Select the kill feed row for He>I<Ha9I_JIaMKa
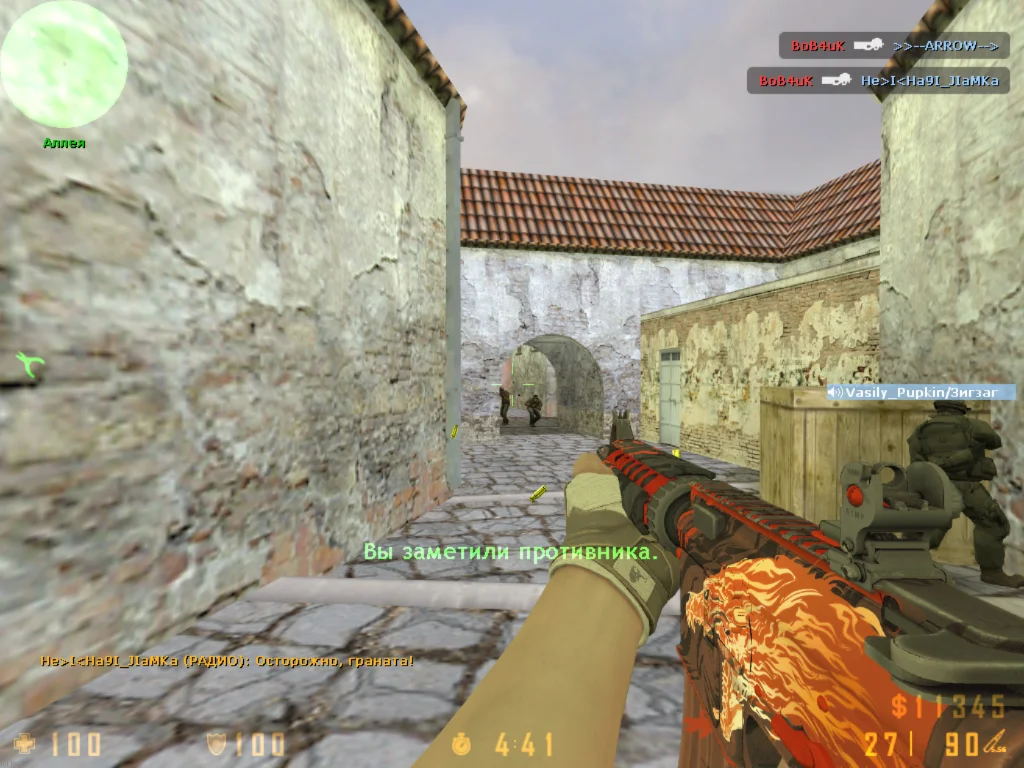This screenshot has height=768, width=1024. click(x=878, y=80)
